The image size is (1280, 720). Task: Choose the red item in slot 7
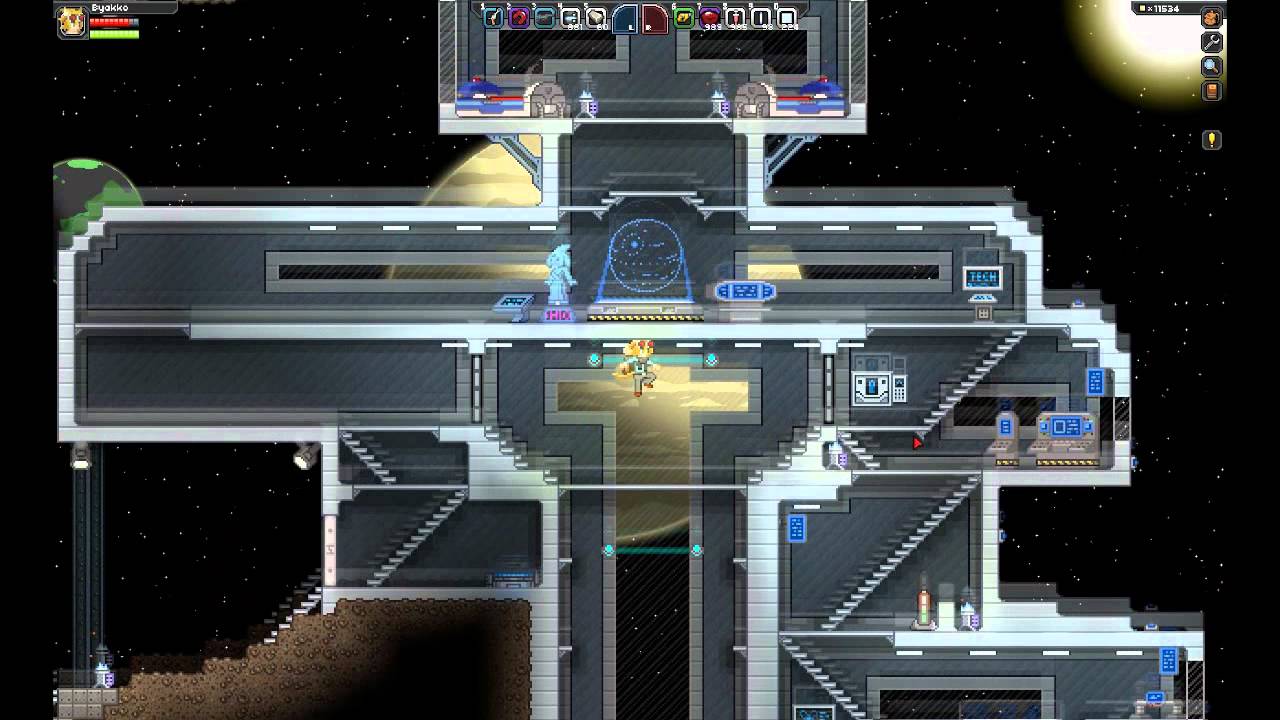tap(709, 17)
